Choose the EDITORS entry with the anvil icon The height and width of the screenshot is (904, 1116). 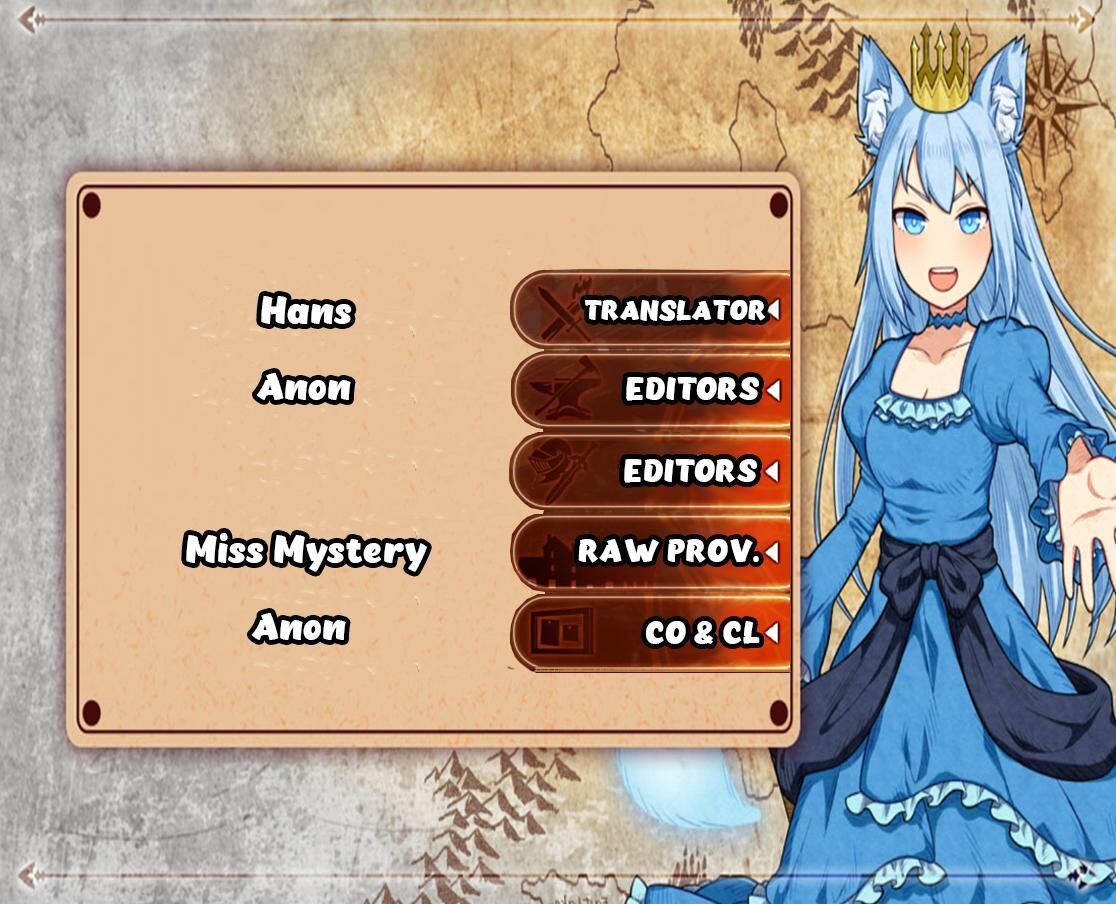652,389
